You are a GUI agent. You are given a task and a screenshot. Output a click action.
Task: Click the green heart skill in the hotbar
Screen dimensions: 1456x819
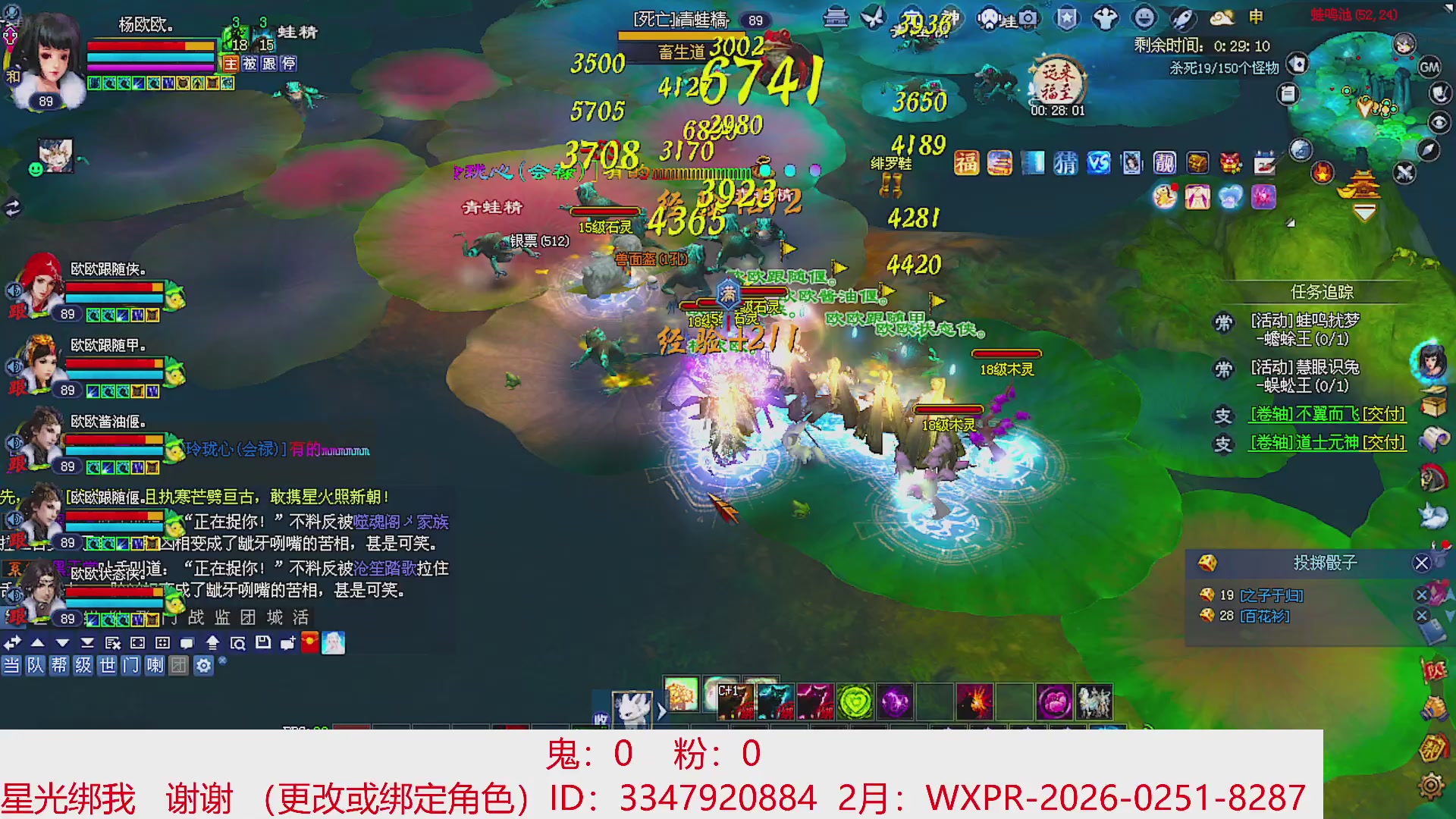pos(855,701)
